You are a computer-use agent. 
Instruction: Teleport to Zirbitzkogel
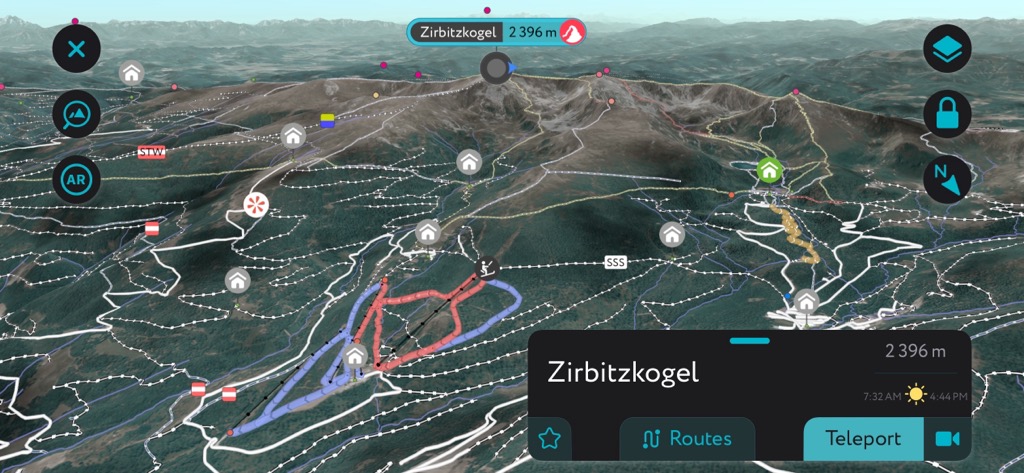click(863, 438)
